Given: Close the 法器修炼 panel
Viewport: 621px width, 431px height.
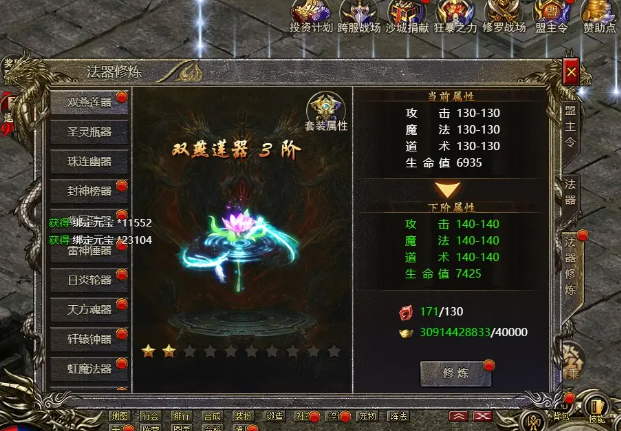Looking at the screenshot, I should click(570, 73).
